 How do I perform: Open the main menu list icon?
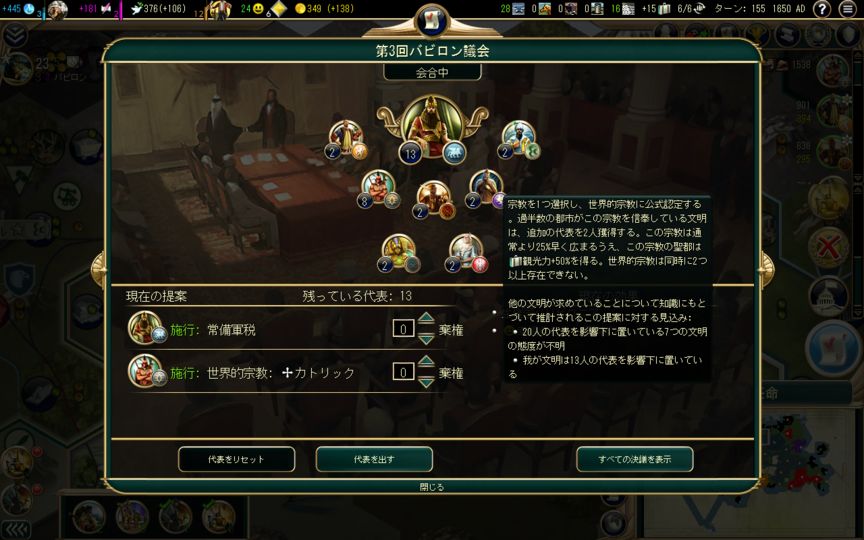(x=847, y=9)
